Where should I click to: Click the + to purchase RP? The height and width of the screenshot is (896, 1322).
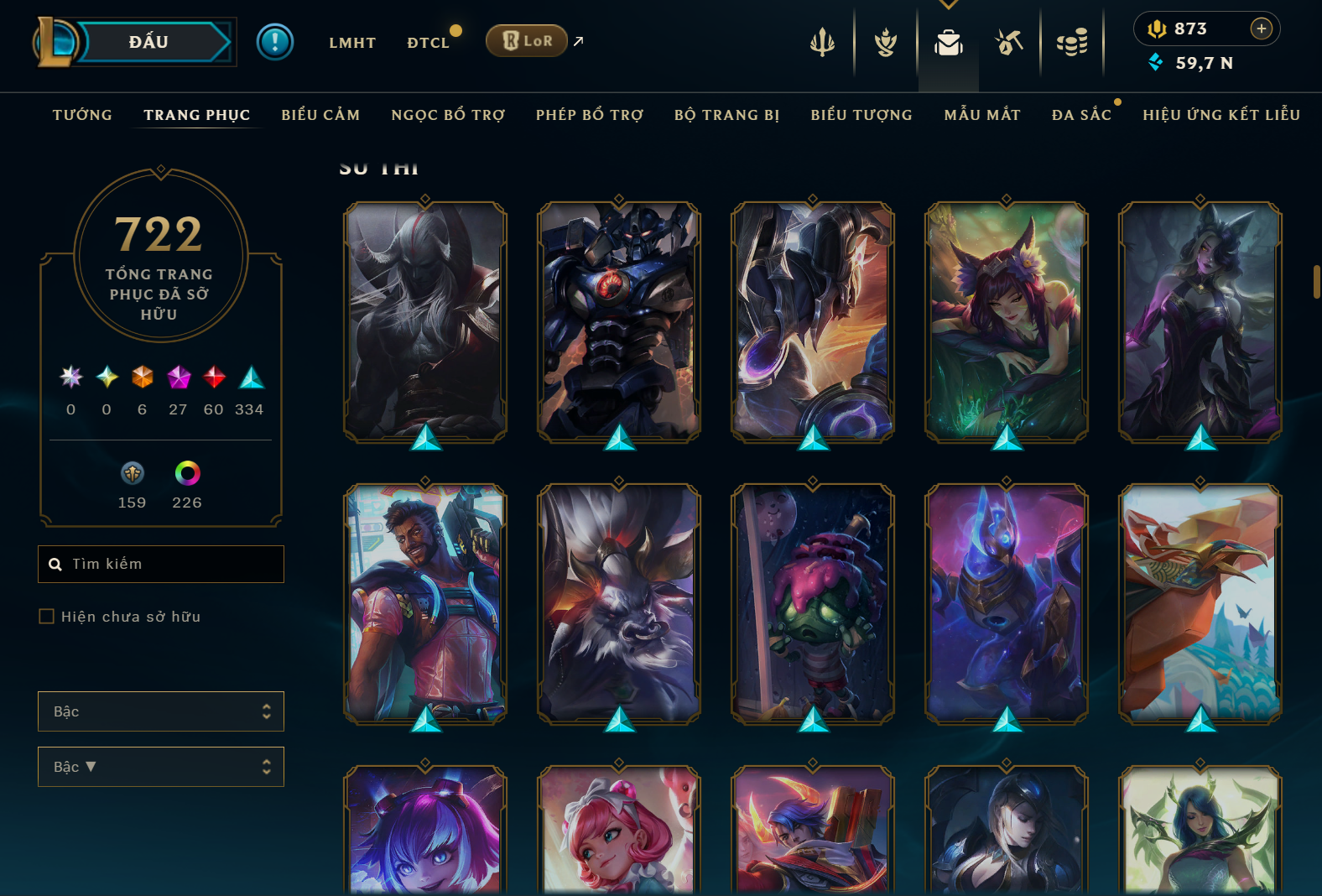tap(1262, 28)
